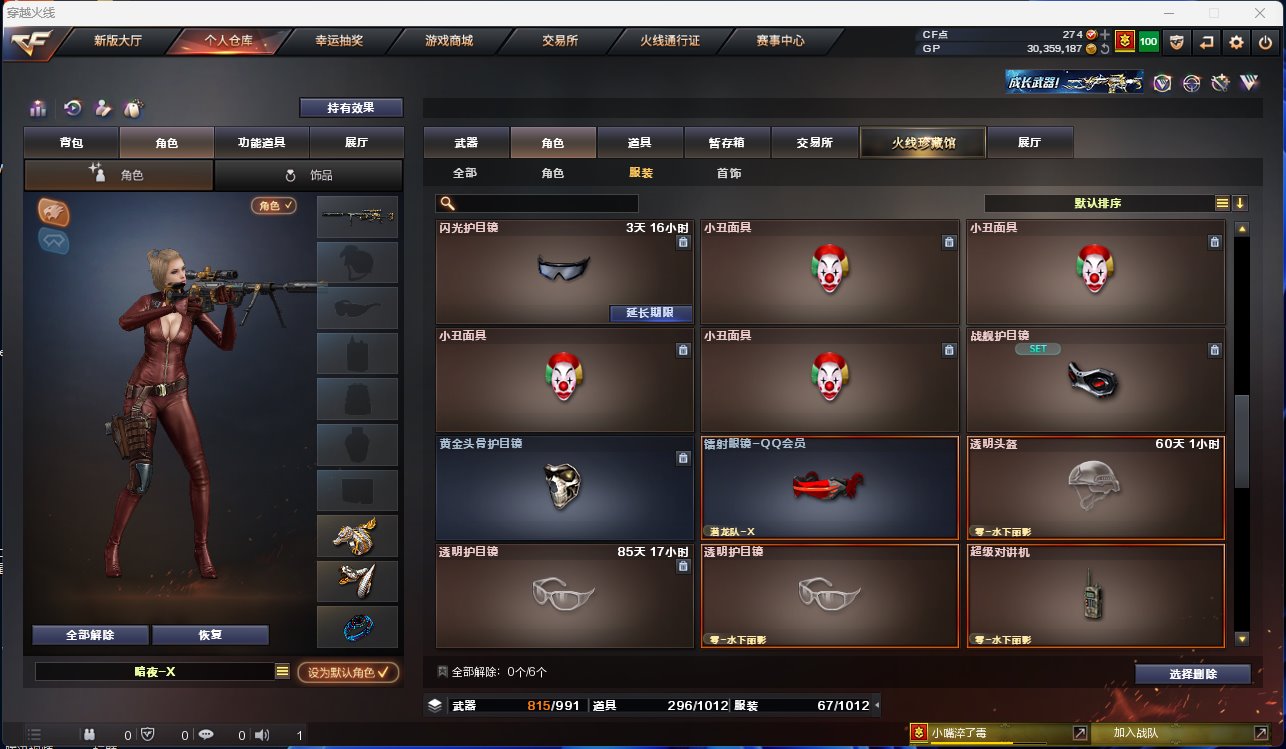Set as default character with 设为默认角色
This screenshot has width=1286, height=749.
pos(348,672)
